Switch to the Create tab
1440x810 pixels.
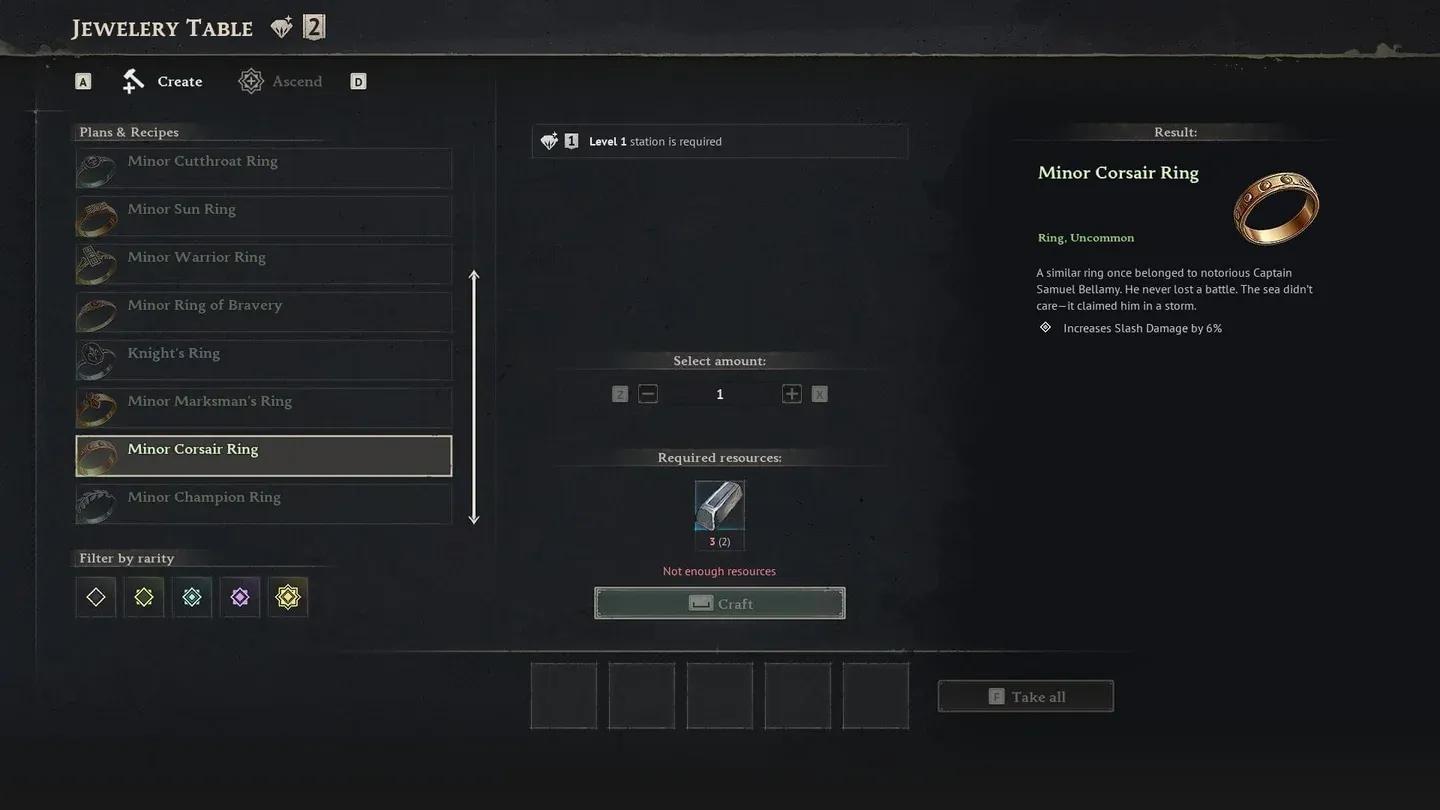tap(179, 80)
